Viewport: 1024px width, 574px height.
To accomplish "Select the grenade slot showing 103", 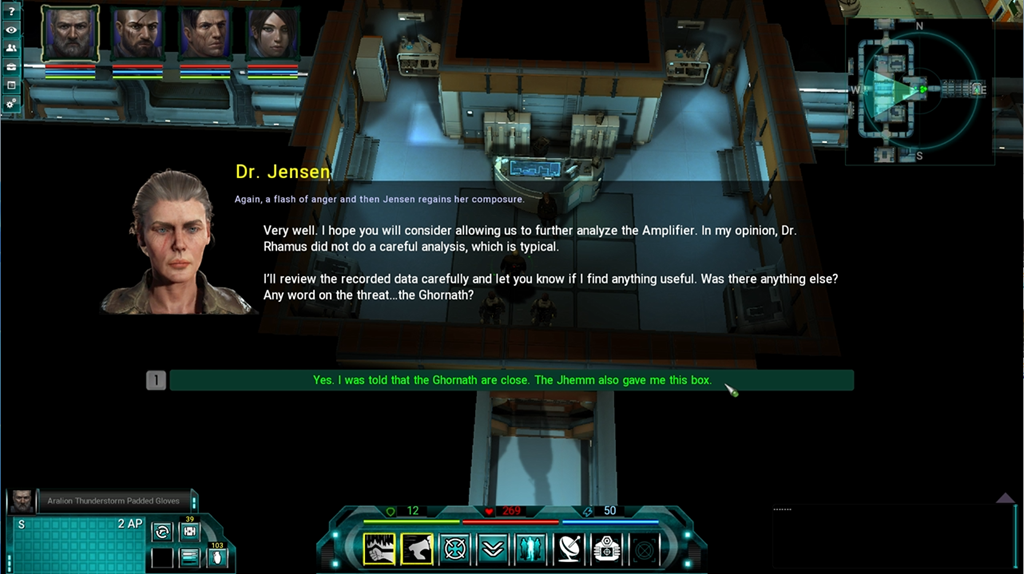I will [x=215, y=556].
